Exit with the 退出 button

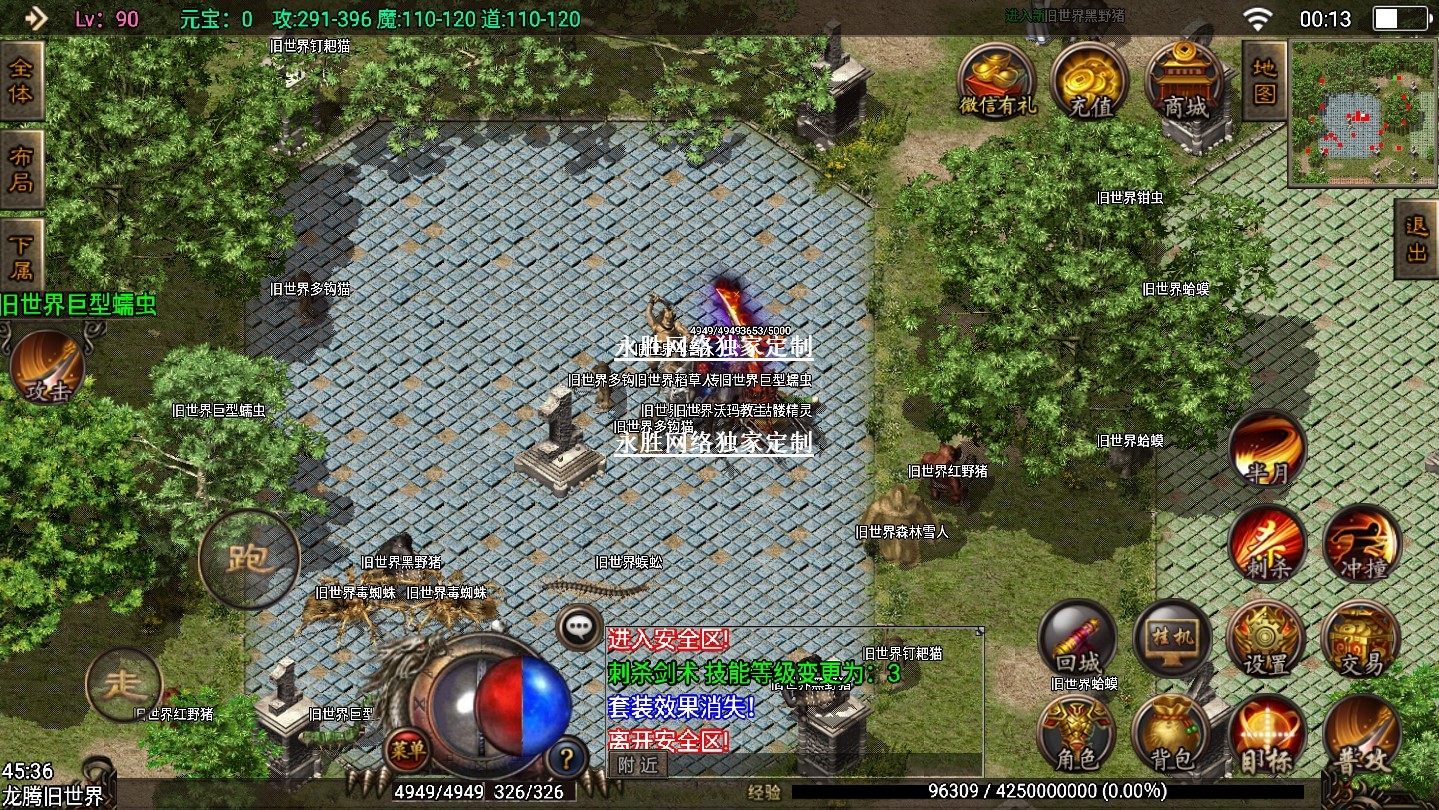pyautogui.click(x=1416, y=239)
